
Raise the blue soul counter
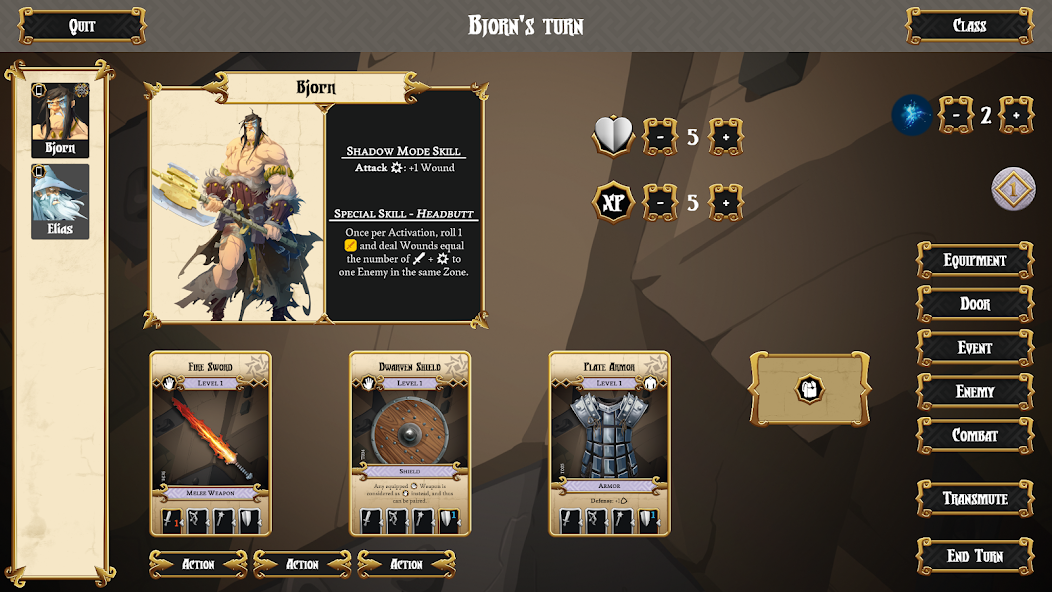tap(1016, 116)
